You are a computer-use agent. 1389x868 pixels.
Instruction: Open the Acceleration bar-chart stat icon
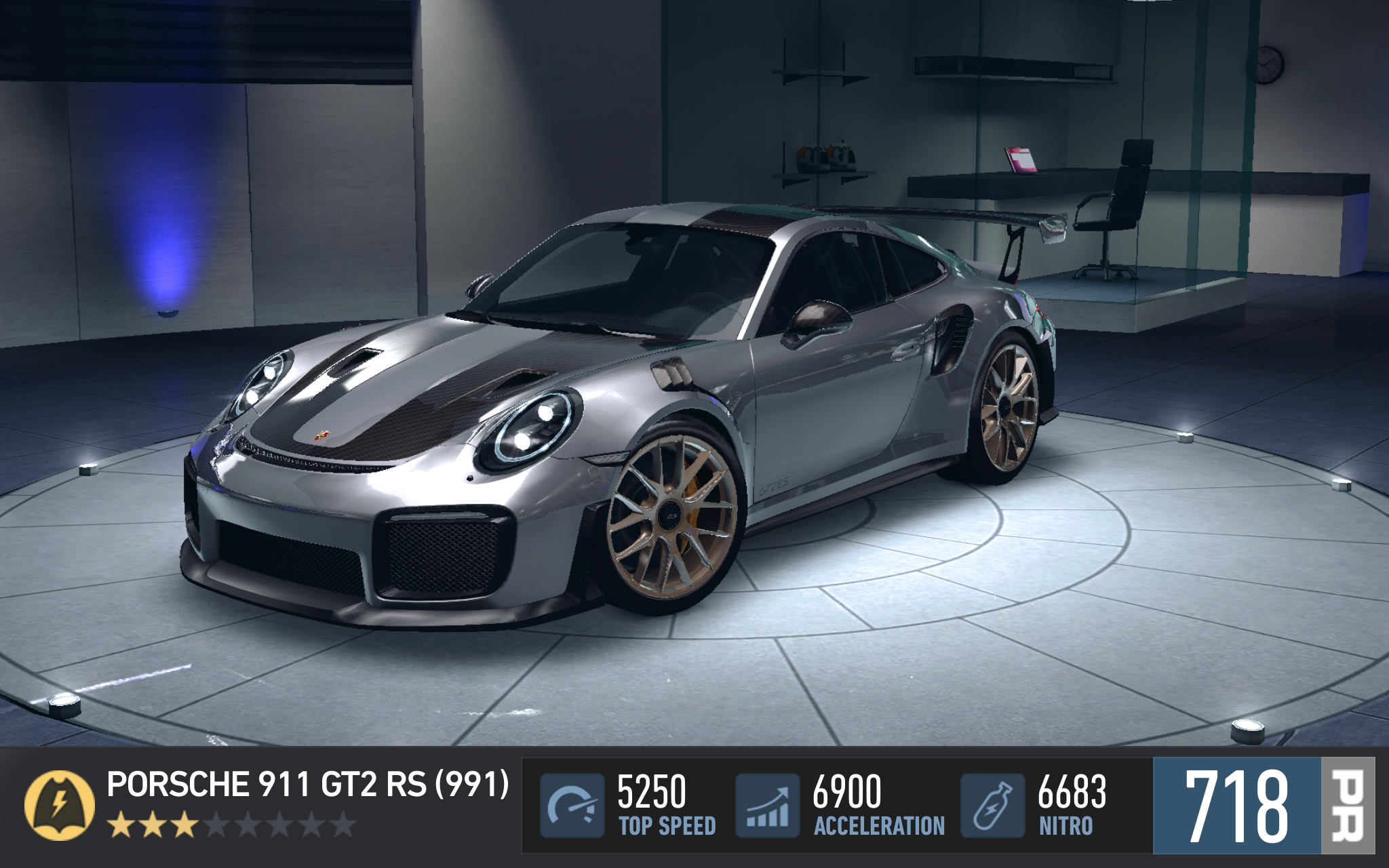768,806
